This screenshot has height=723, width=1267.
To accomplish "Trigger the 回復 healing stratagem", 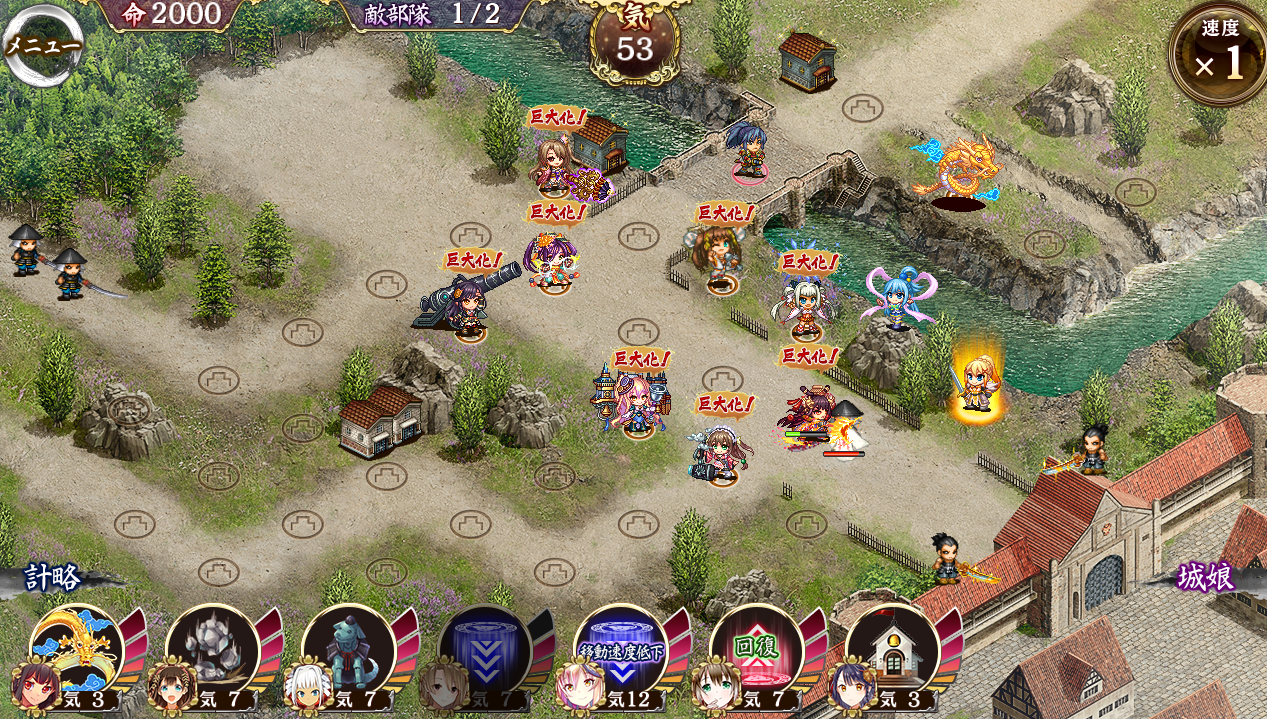I will pos(757,651).
